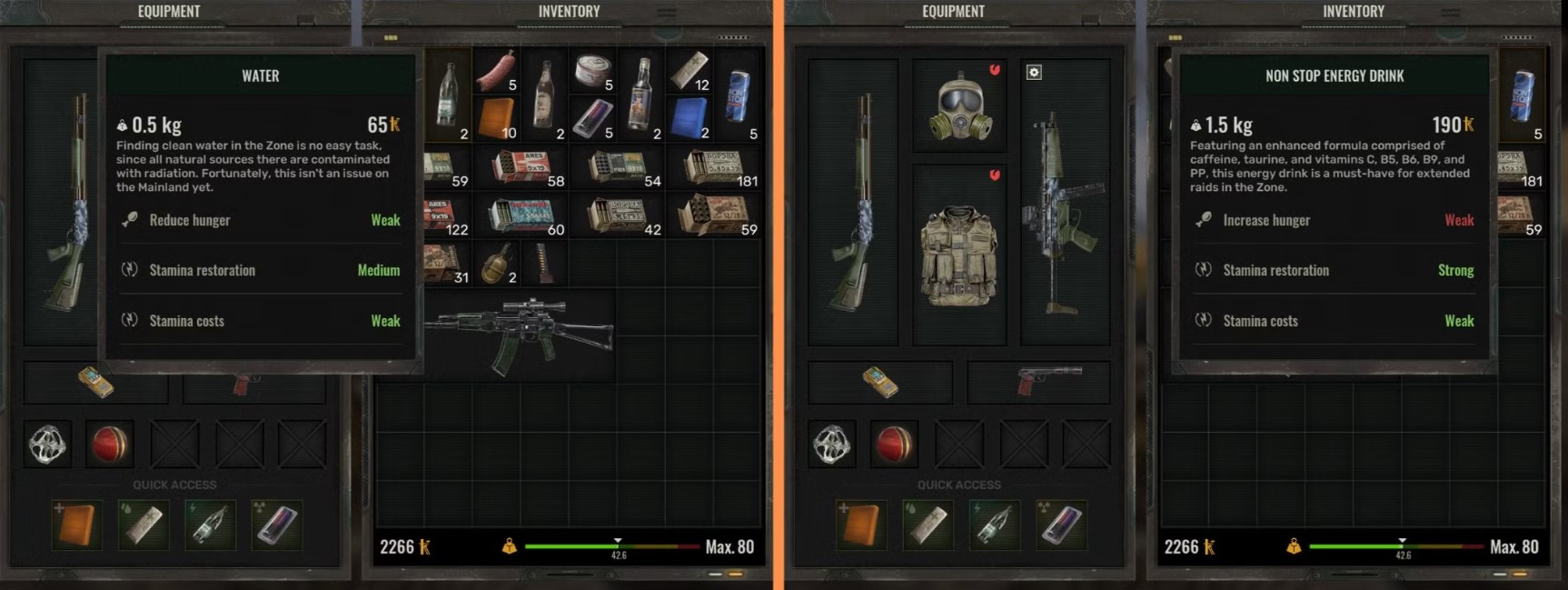Pick the canned food tin

(593, 71)
